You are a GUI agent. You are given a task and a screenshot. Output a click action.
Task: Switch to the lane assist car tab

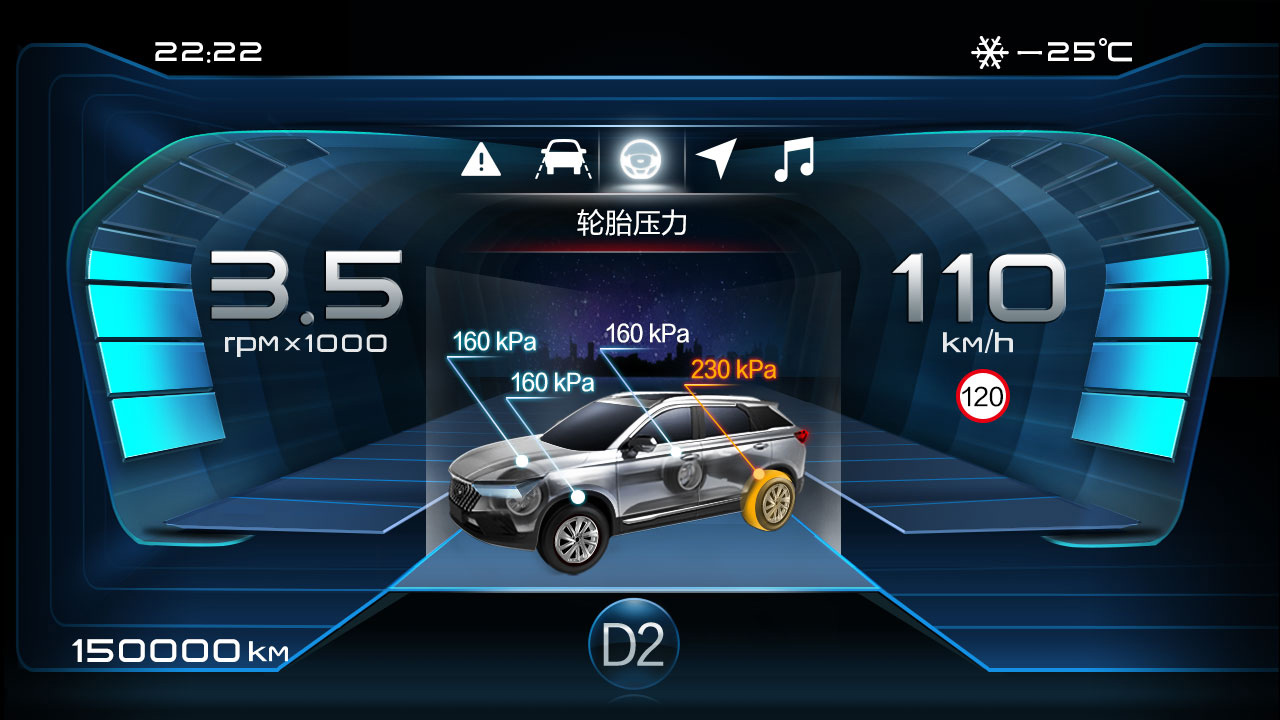[x=563, y=159]
